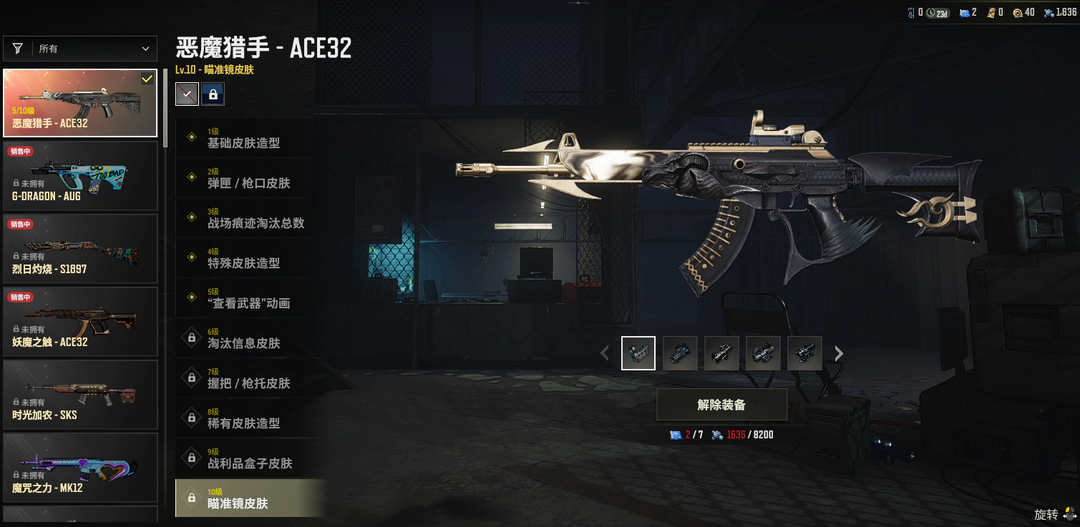This screenshot has height=527, width=1080.
Task: Click the 解除装备 button
Action: pyautogui.click(x=721, y=405)
